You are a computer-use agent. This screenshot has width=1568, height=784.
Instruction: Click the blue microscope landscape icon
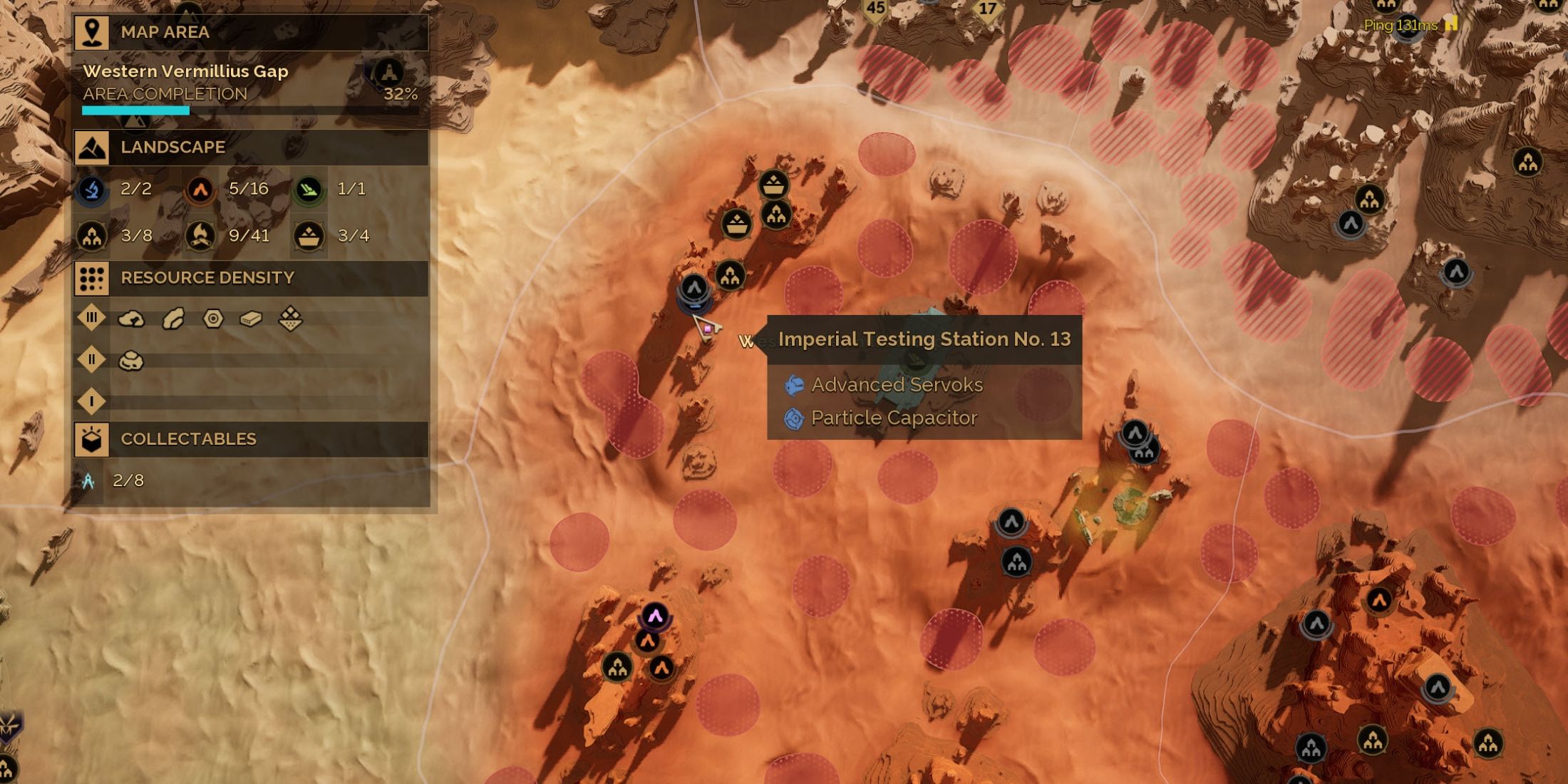pos(93,190)
